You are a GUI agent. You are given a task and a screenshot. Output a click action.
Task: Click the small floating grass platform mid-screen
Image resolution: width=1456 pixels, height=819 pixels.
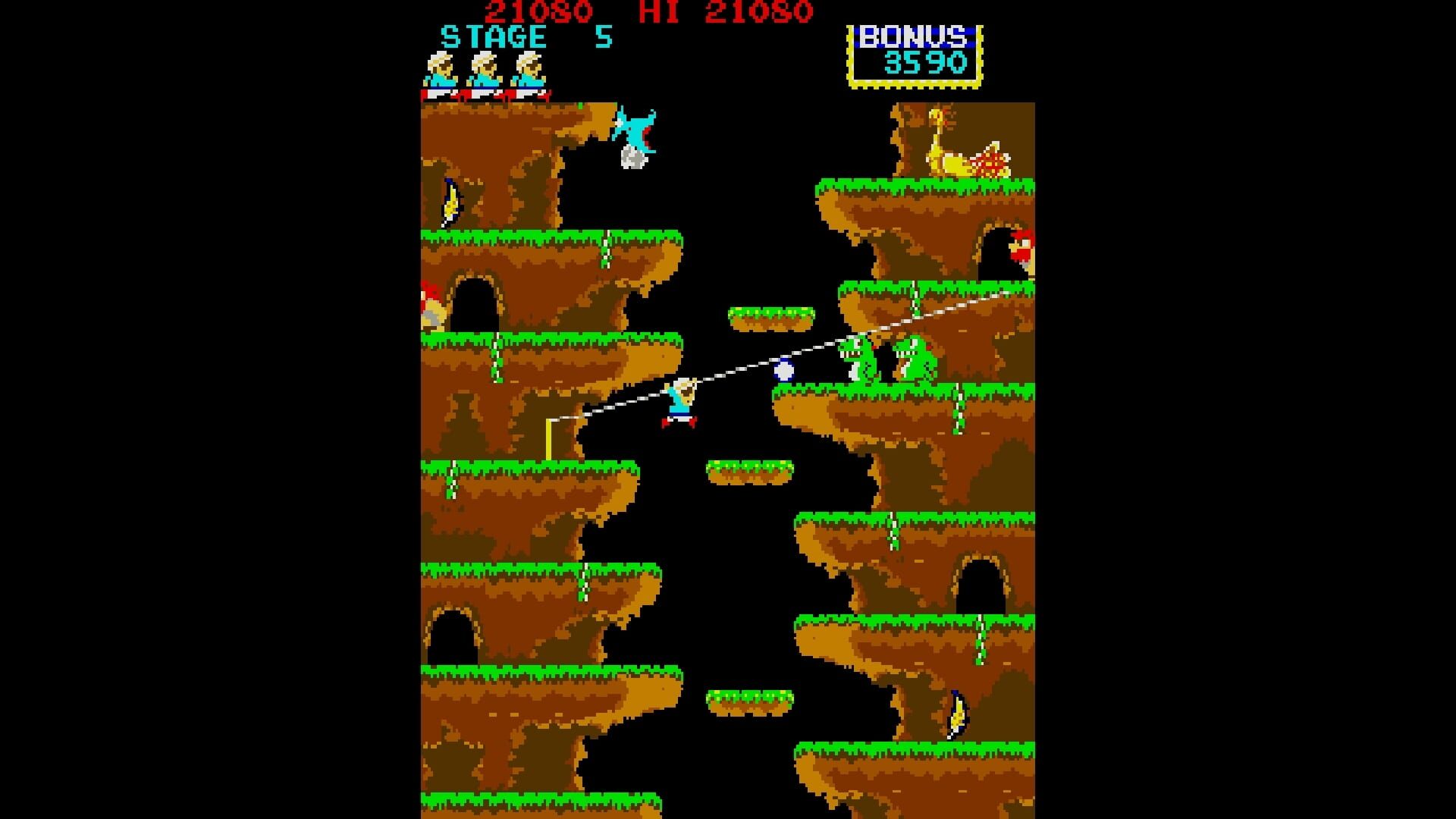(x=751, y=470)
